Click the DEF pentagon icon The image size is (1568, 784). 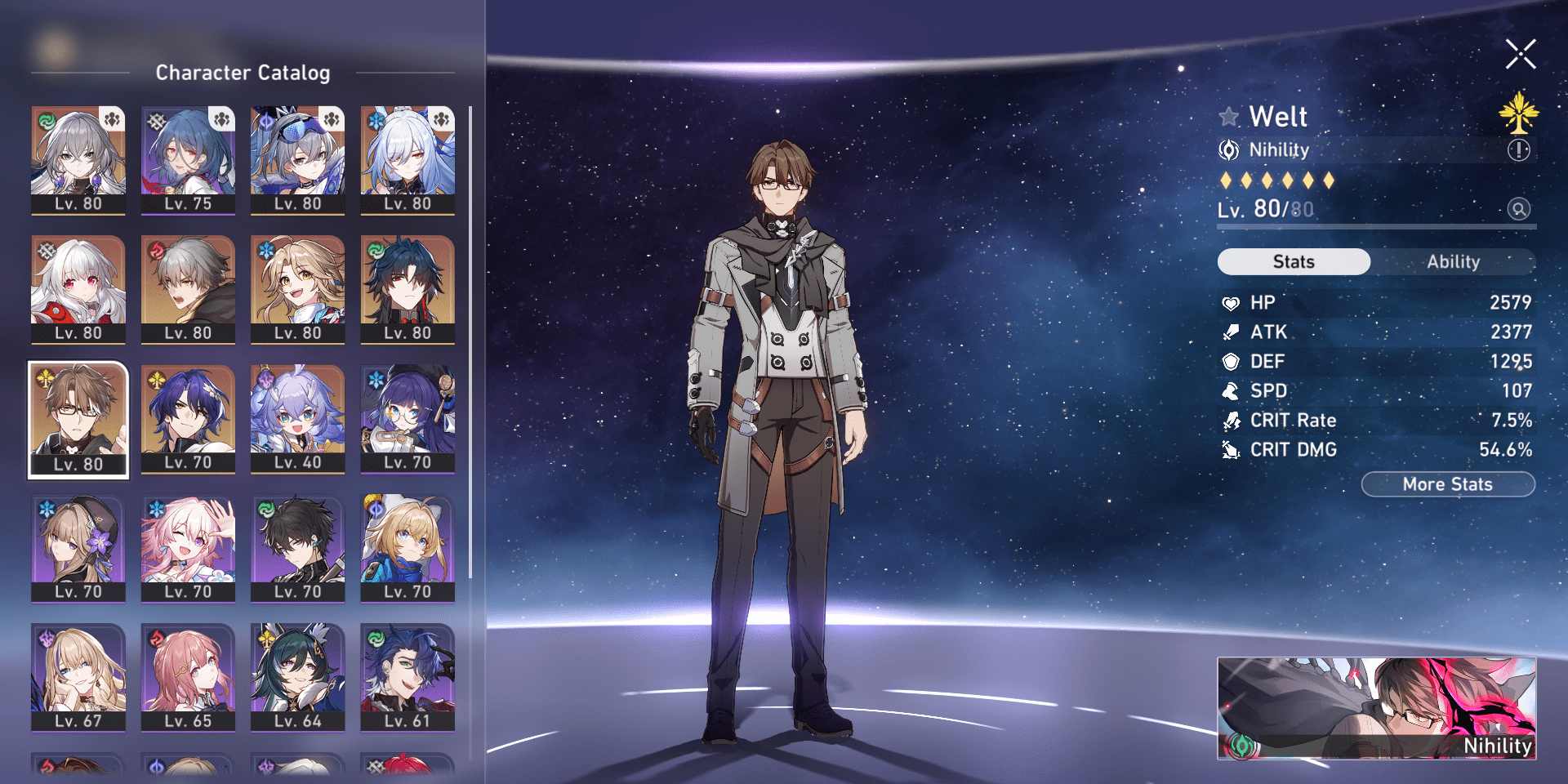tap(1232, 361)
